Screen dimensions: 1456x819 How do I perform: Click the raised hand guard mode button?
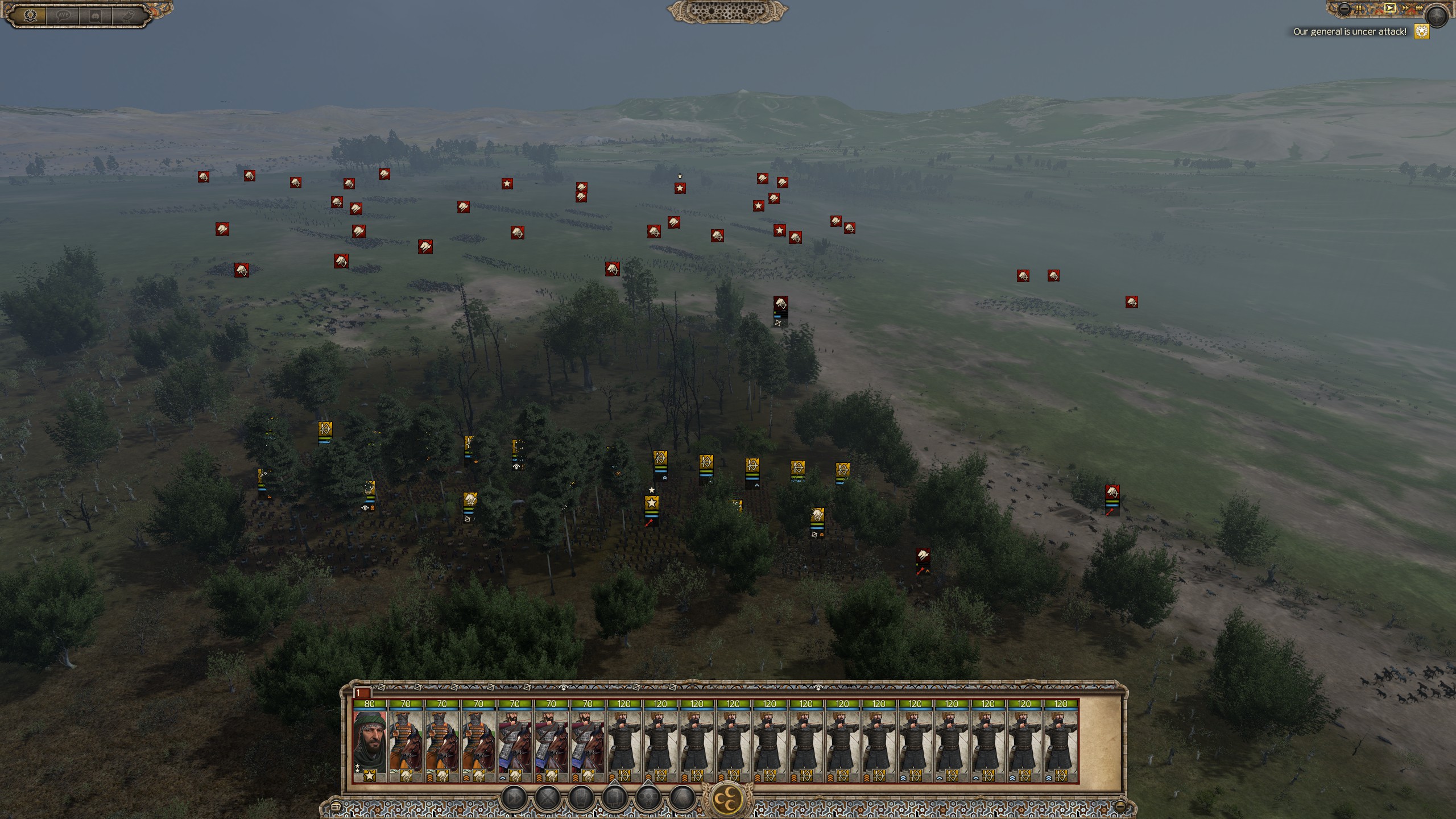click(581, 799)
